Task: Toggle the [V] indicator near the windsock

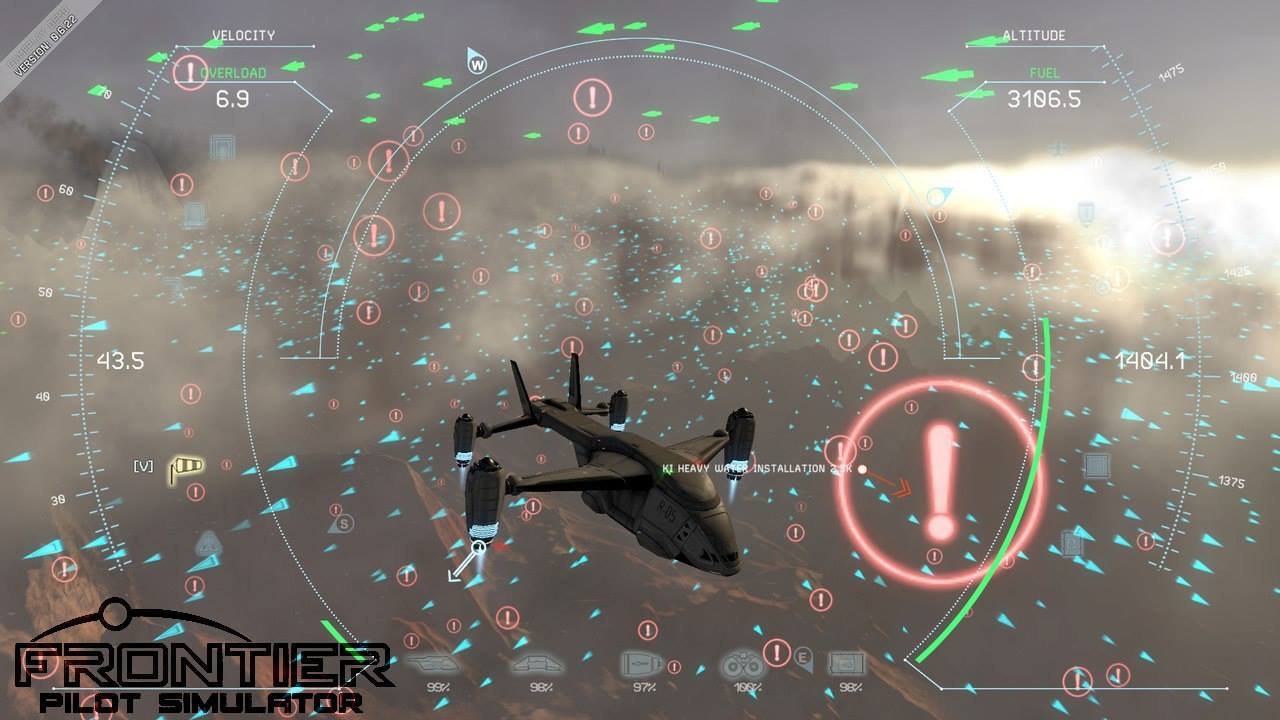Action: click(x=142, y=463)
